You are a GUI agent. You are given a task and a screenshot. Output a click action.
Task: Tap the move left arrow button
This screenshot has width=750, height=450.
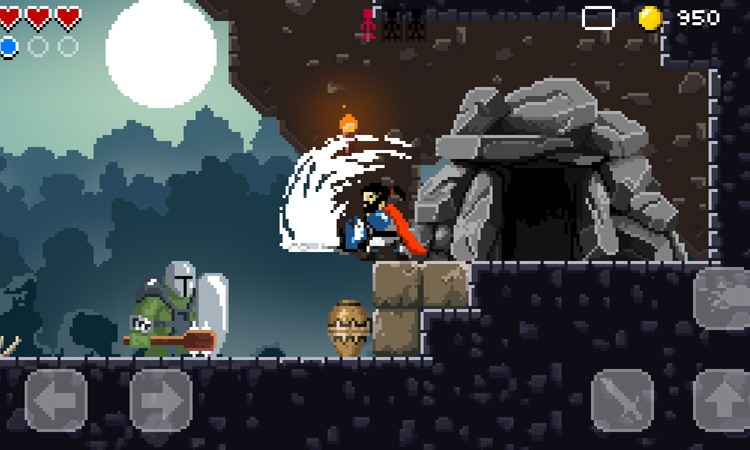[56, 400]
